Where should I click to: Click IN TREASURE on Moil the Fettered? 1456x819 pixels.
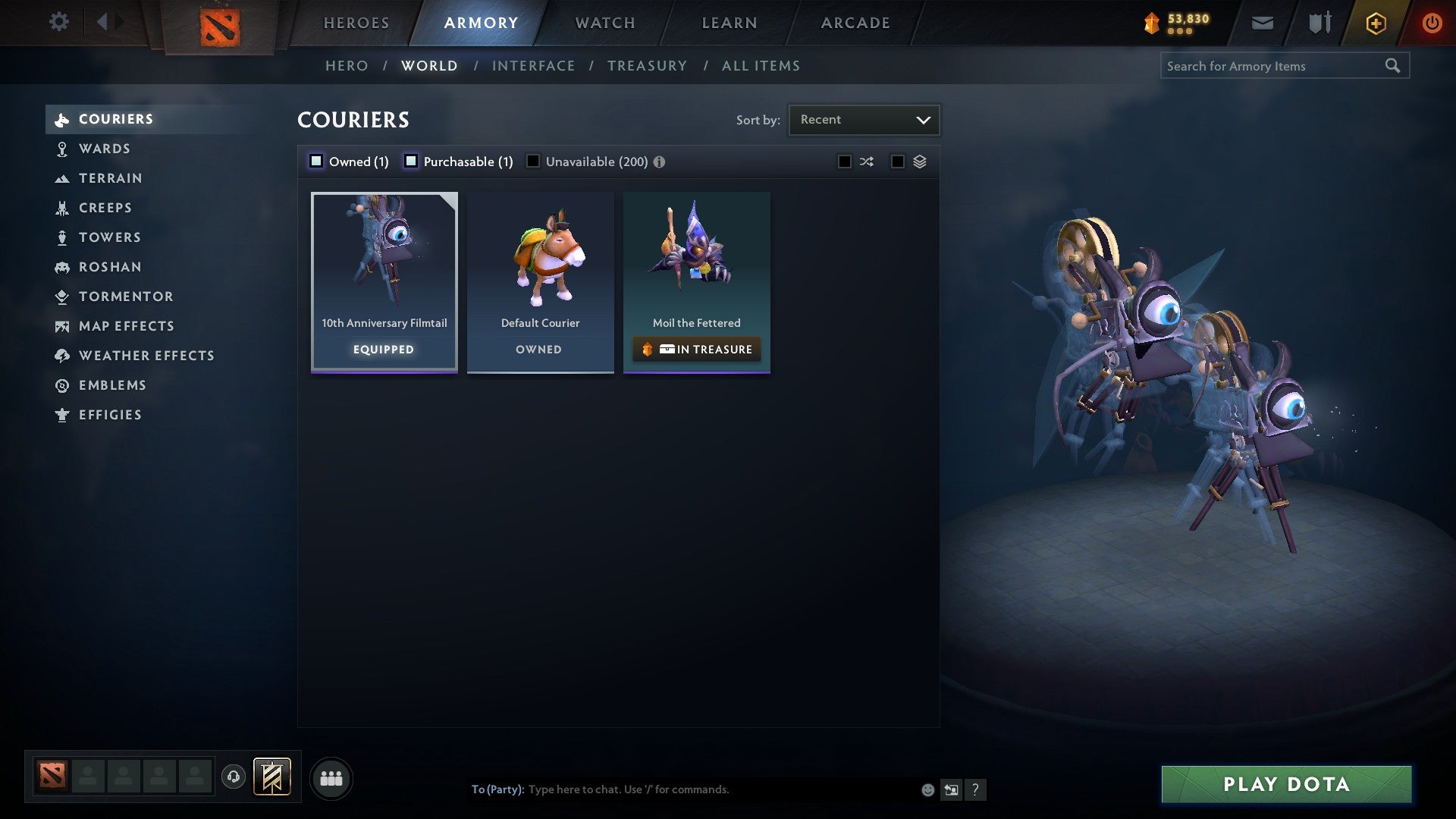click(x=696, y=349)
